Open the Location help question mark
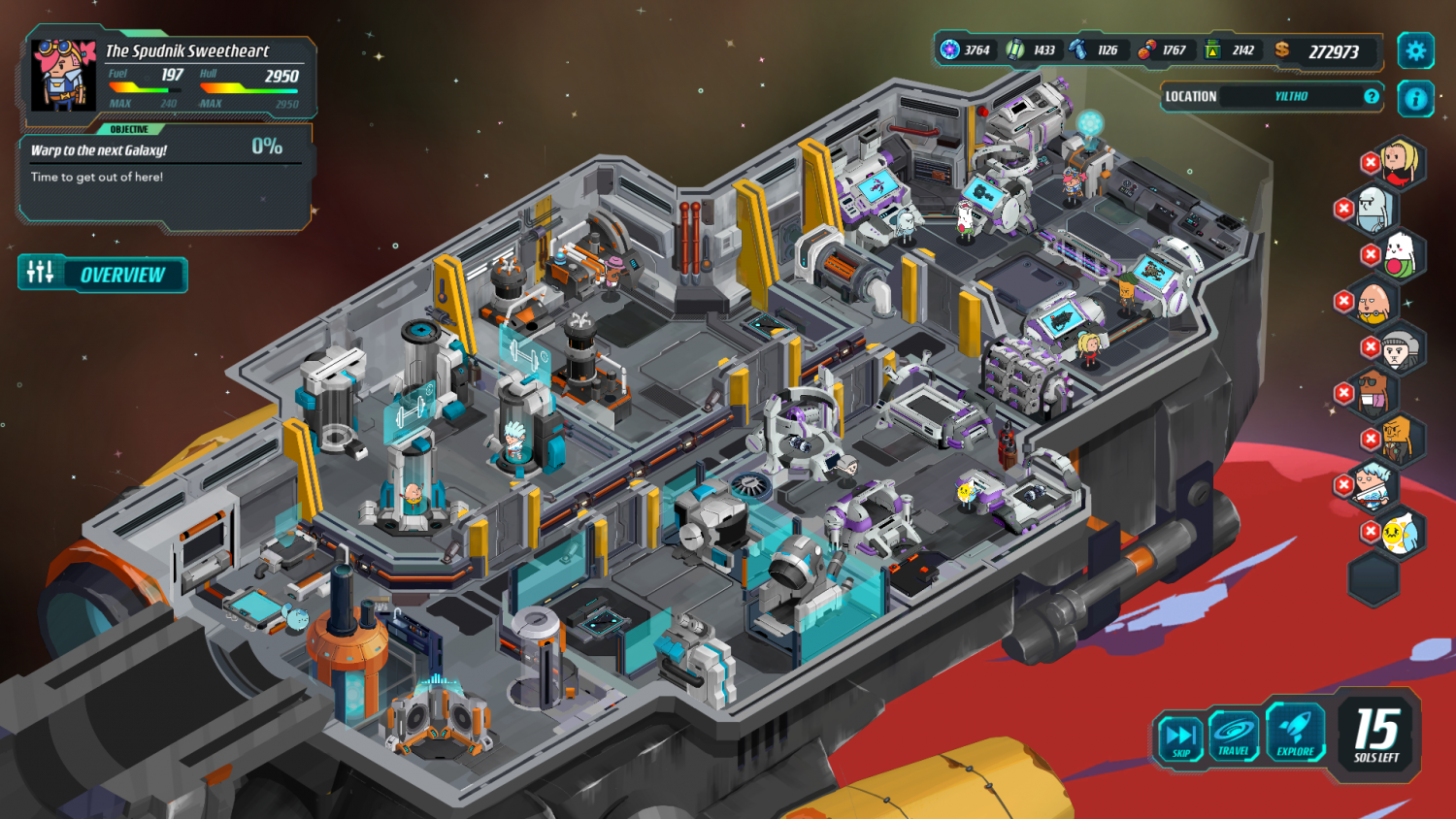The height and width of the screenshot is (819, 1456). 1371,96
